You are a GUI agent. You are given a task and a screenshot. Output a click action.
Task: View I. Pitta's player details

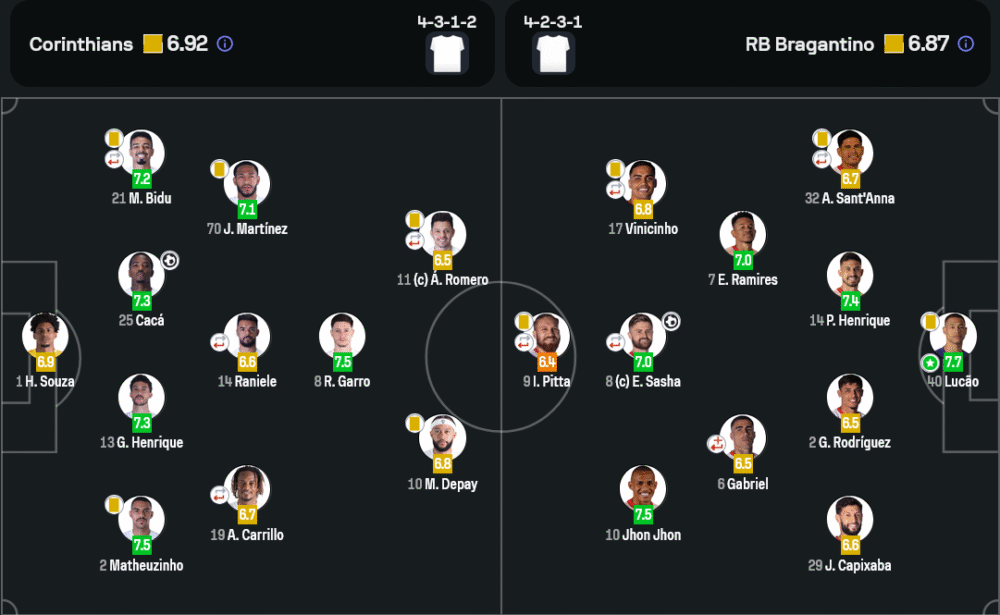click(547, 337)
